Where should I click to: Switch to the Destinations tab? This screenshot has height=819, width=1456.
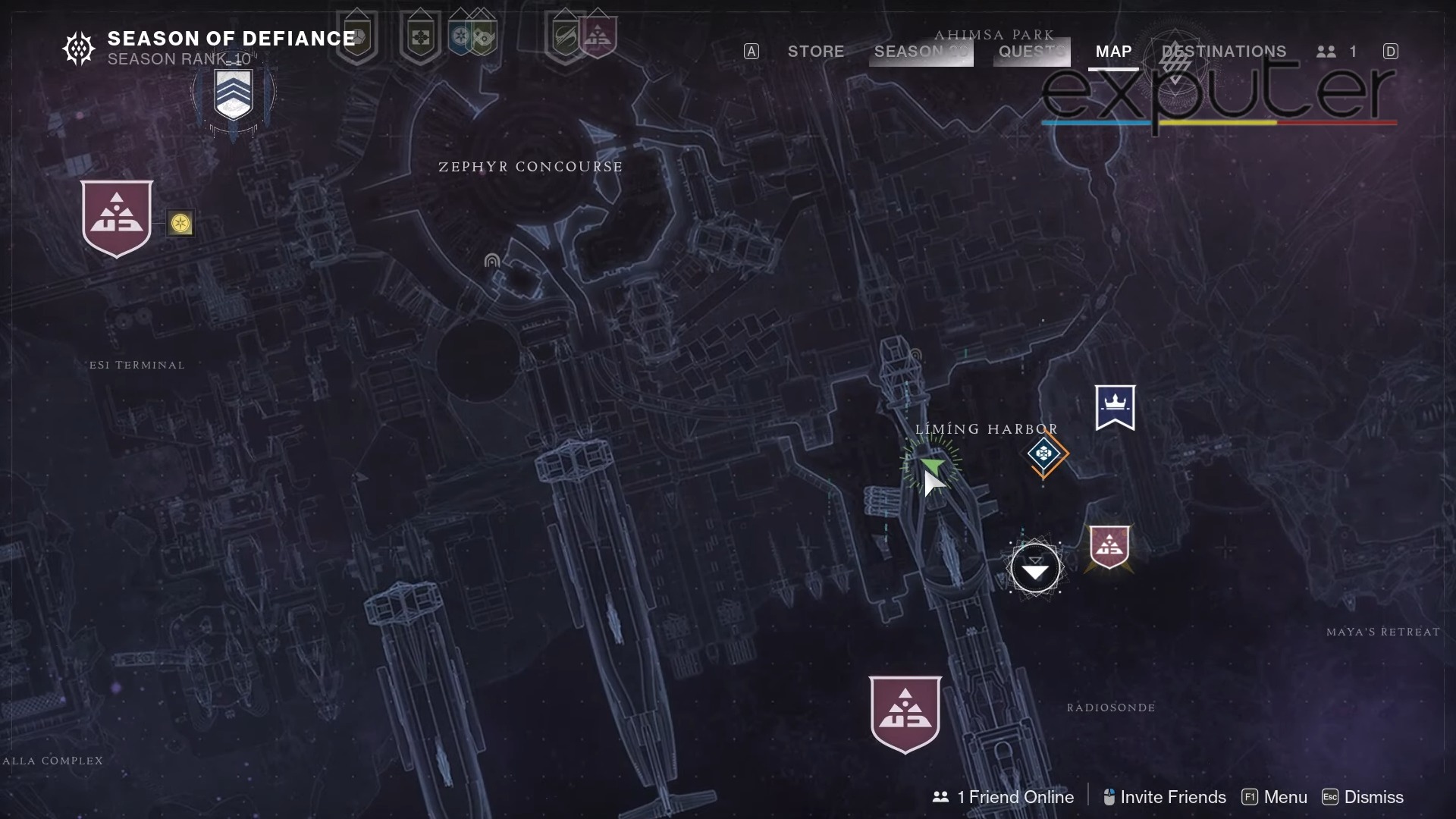click(1224, 52)
